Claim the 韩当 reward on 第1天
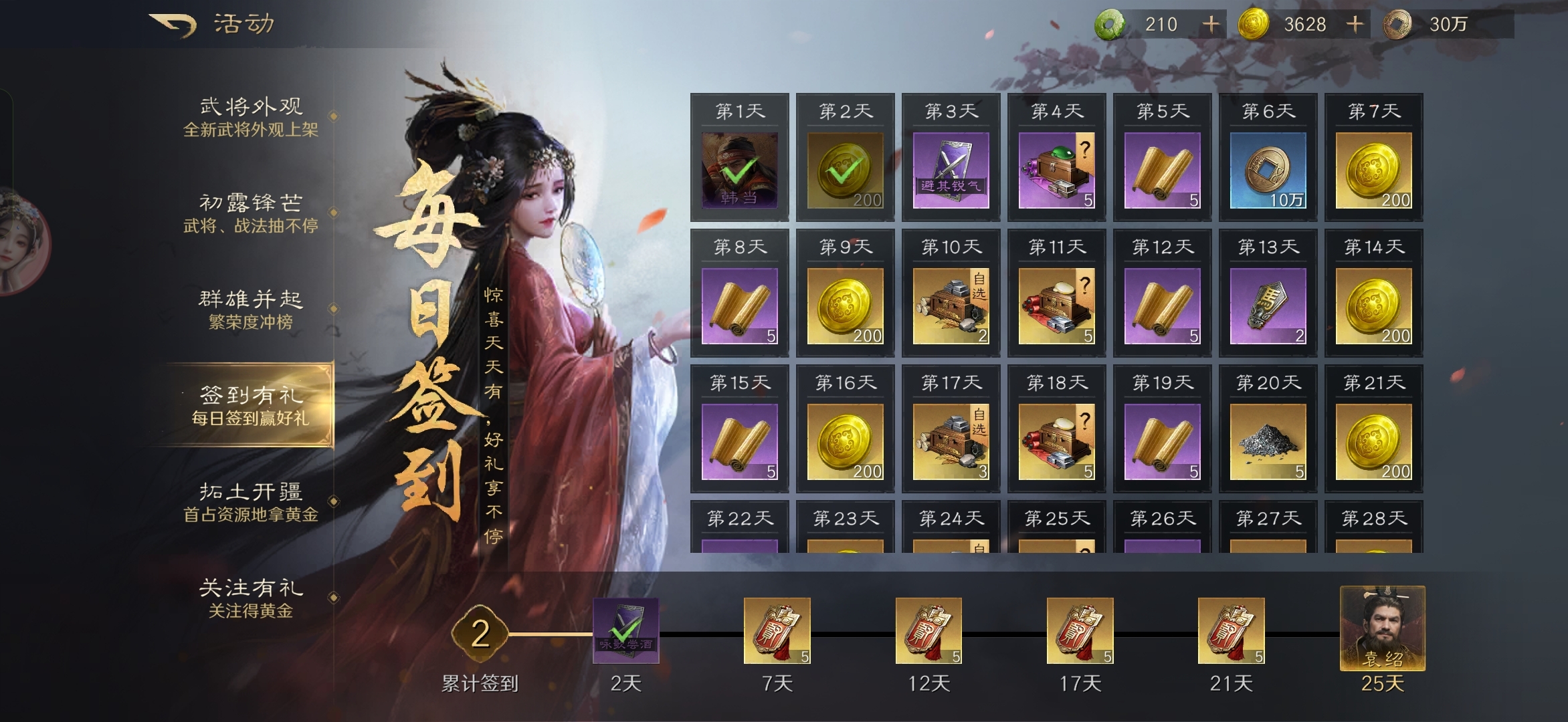The height and width of the screenshot is (722, 1568). [x=738, y=170]
